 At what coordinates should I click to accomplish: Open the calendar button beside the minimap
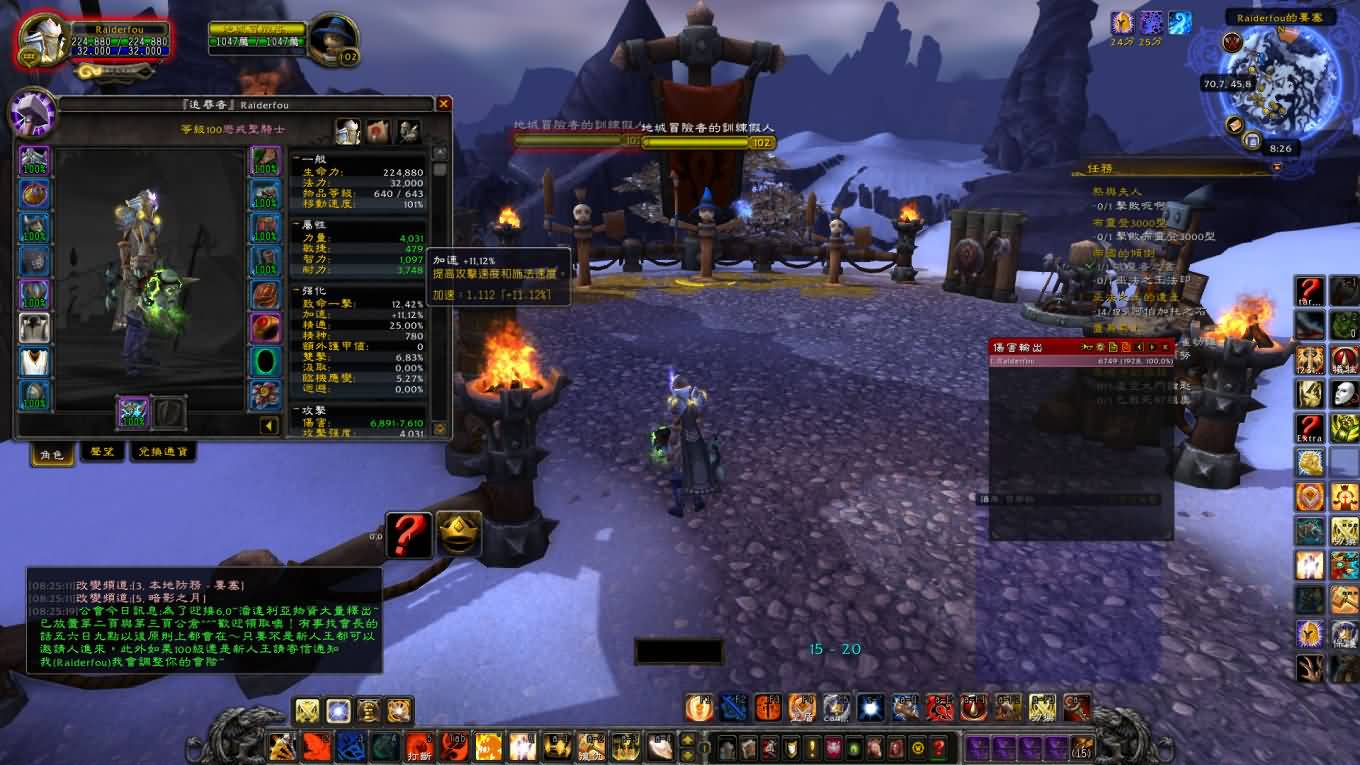tap(1251, 141)
